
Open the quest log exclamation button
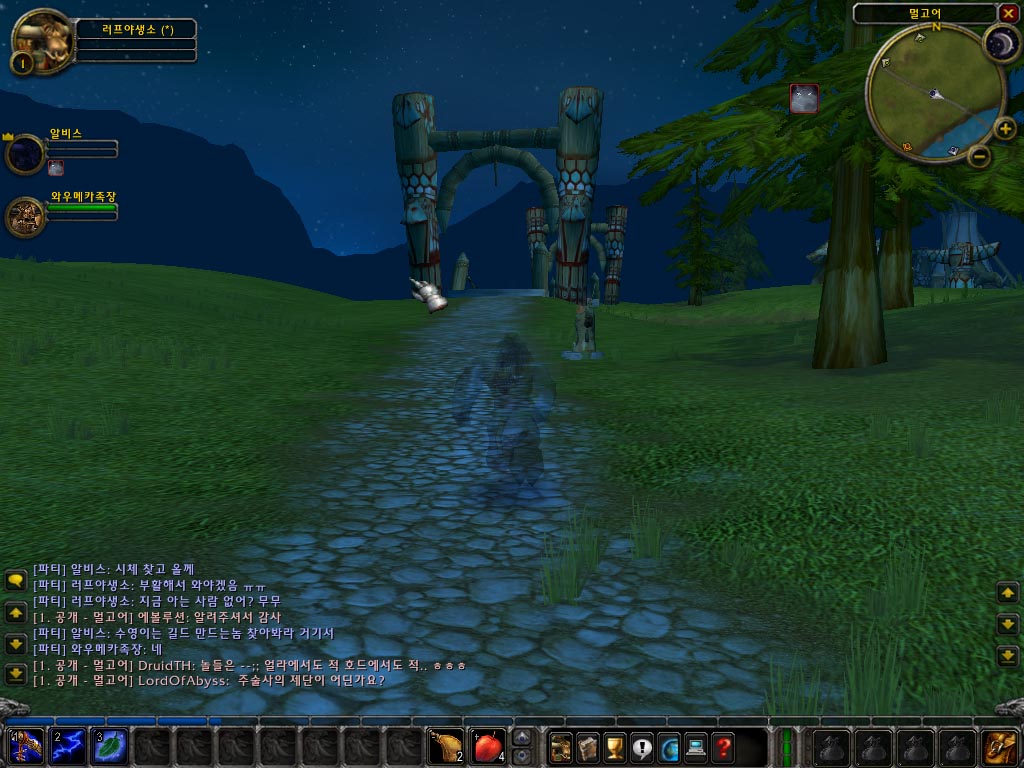click(642, 748)
